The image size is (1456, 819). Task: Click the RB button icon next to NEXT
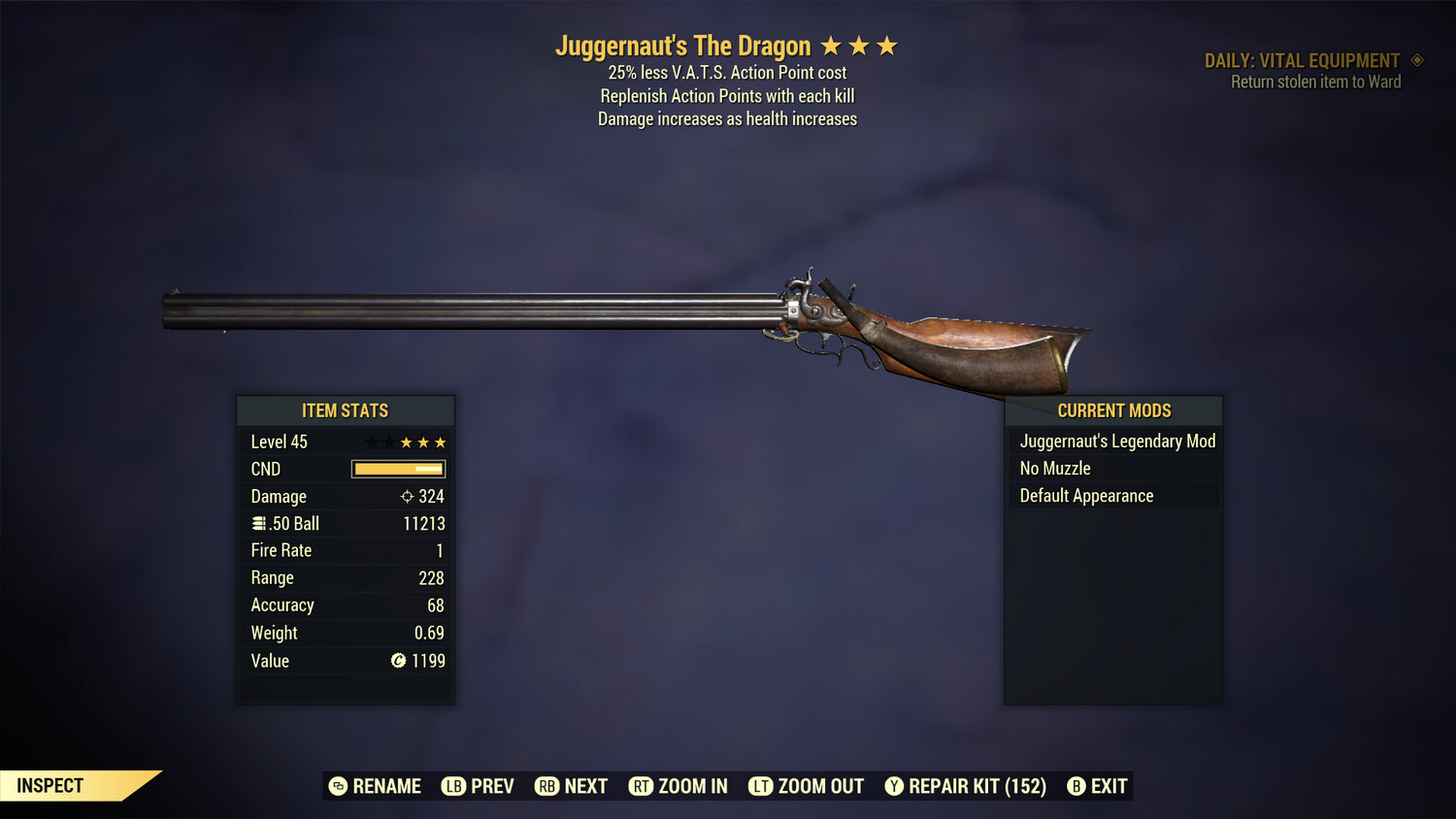click(x=546, y=786)
